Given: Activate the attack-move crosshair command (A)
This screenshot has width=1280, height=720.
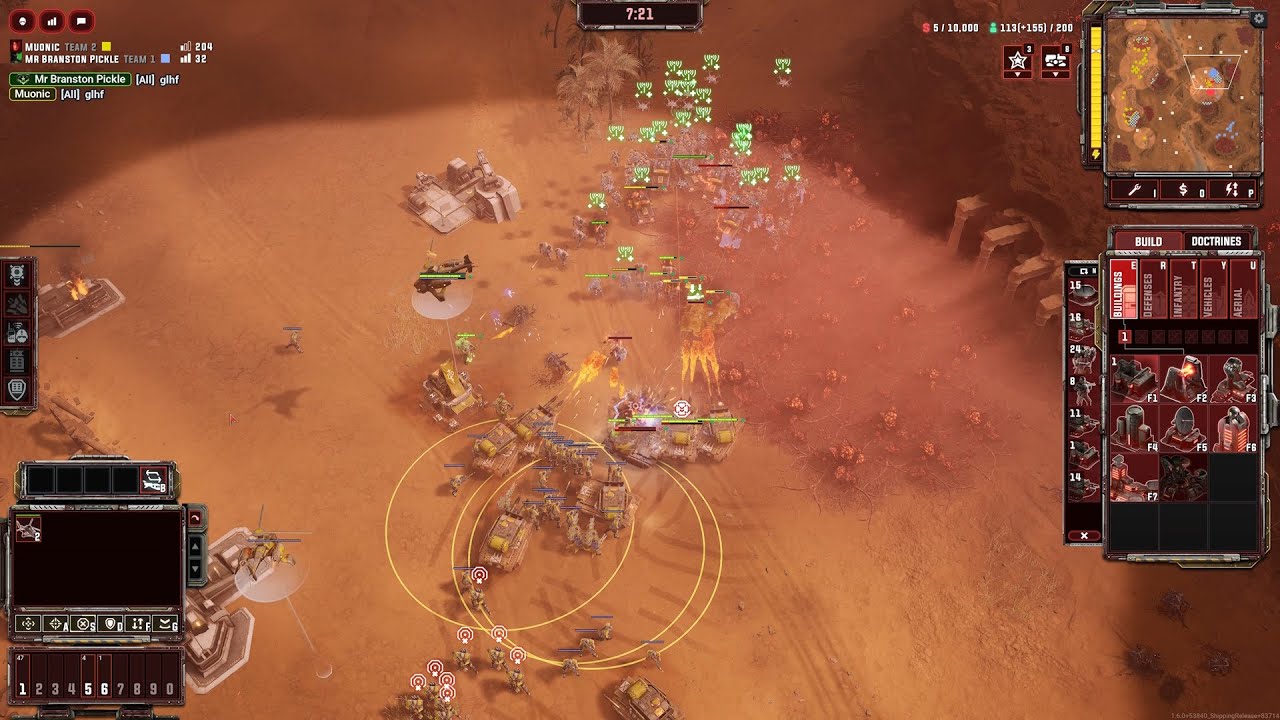Looking at the screenshot, I should point(56,623).
